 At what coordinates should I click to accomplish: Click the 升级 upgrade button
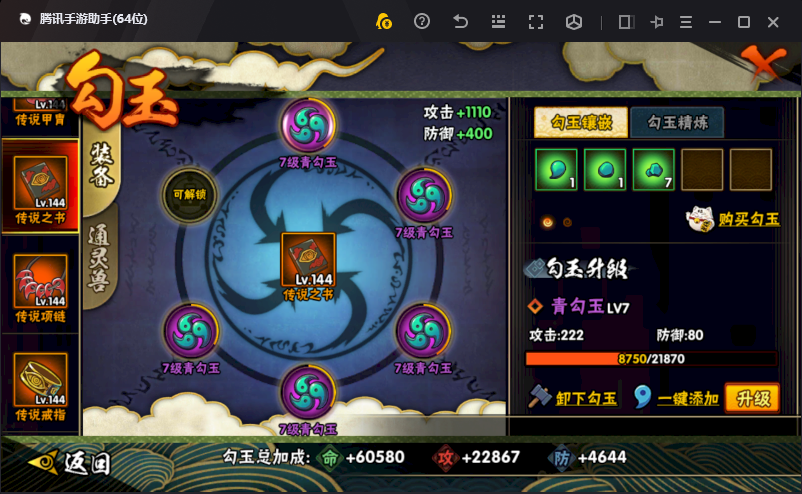pyautogui.click(x=752, y=399)
